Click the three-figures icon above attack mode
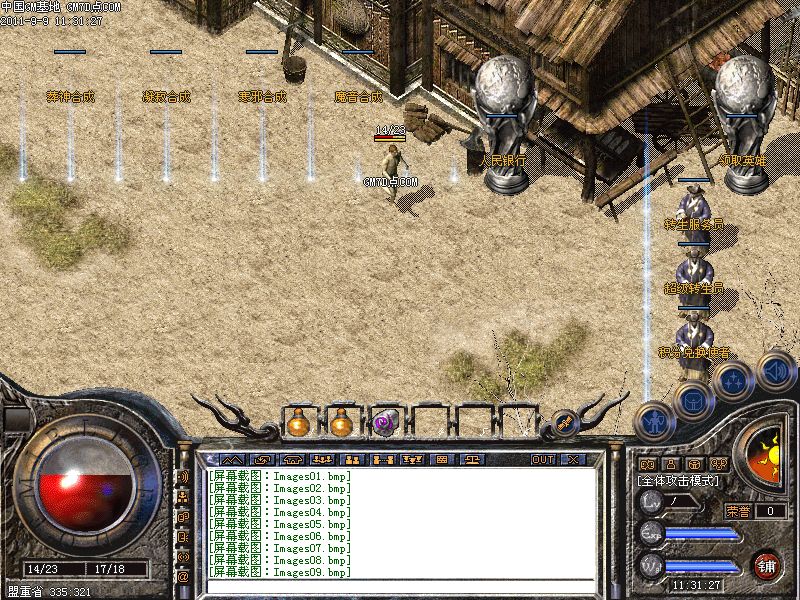The image size is (800, 600). point(718,464)
